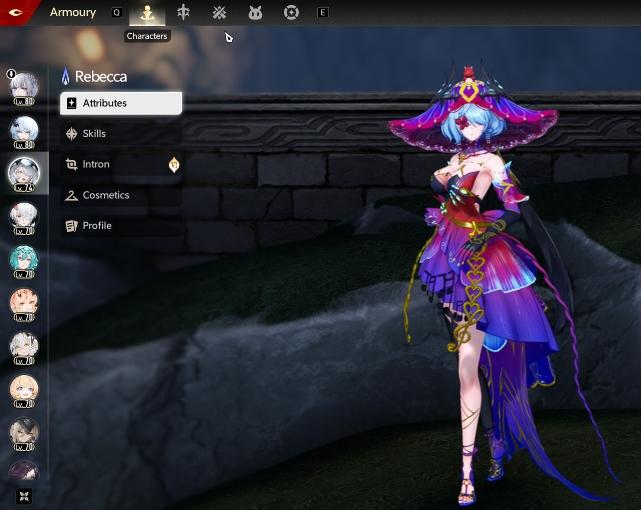Select the round ring icon tab
Screen dimensions: 641x510
tap(291, 13)
